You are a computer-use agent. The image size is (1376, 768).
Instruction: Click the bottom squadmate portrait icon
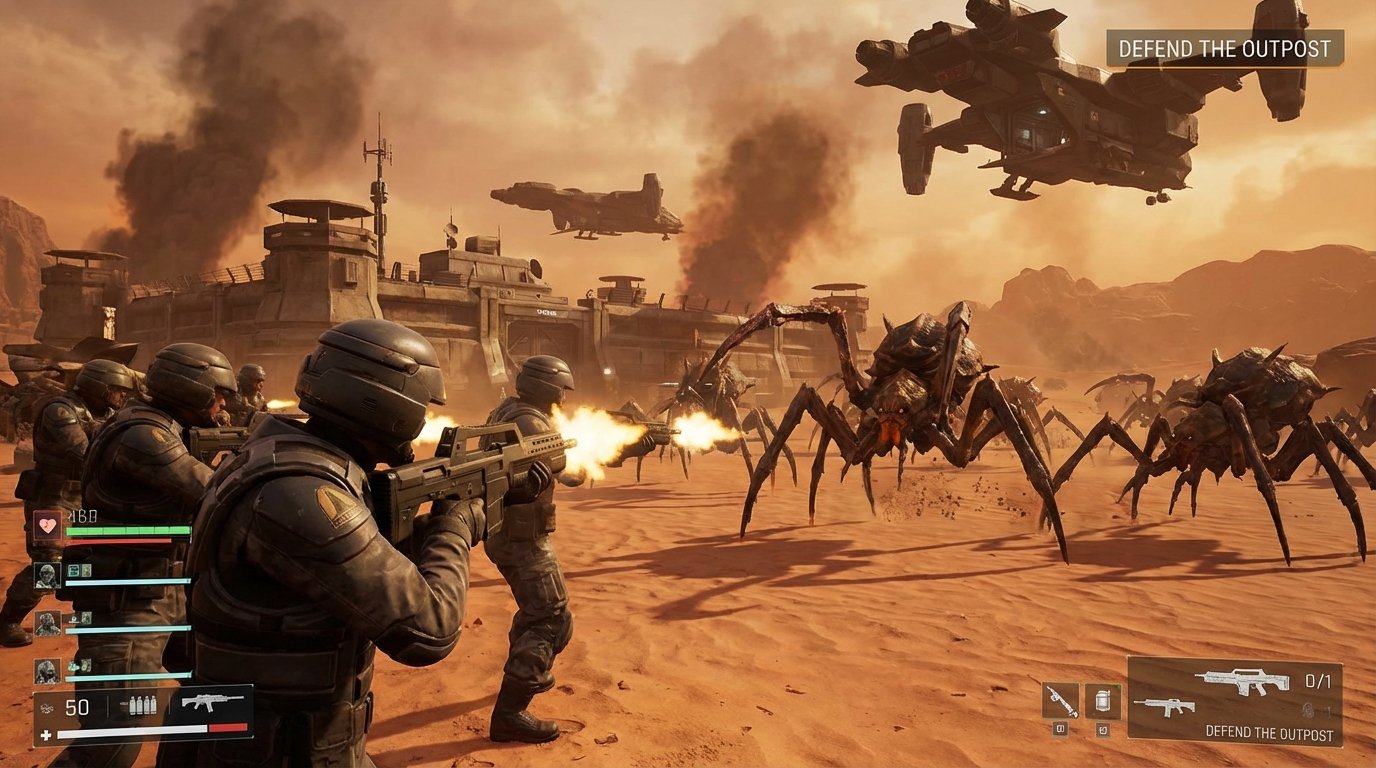(x=48, y=671)
